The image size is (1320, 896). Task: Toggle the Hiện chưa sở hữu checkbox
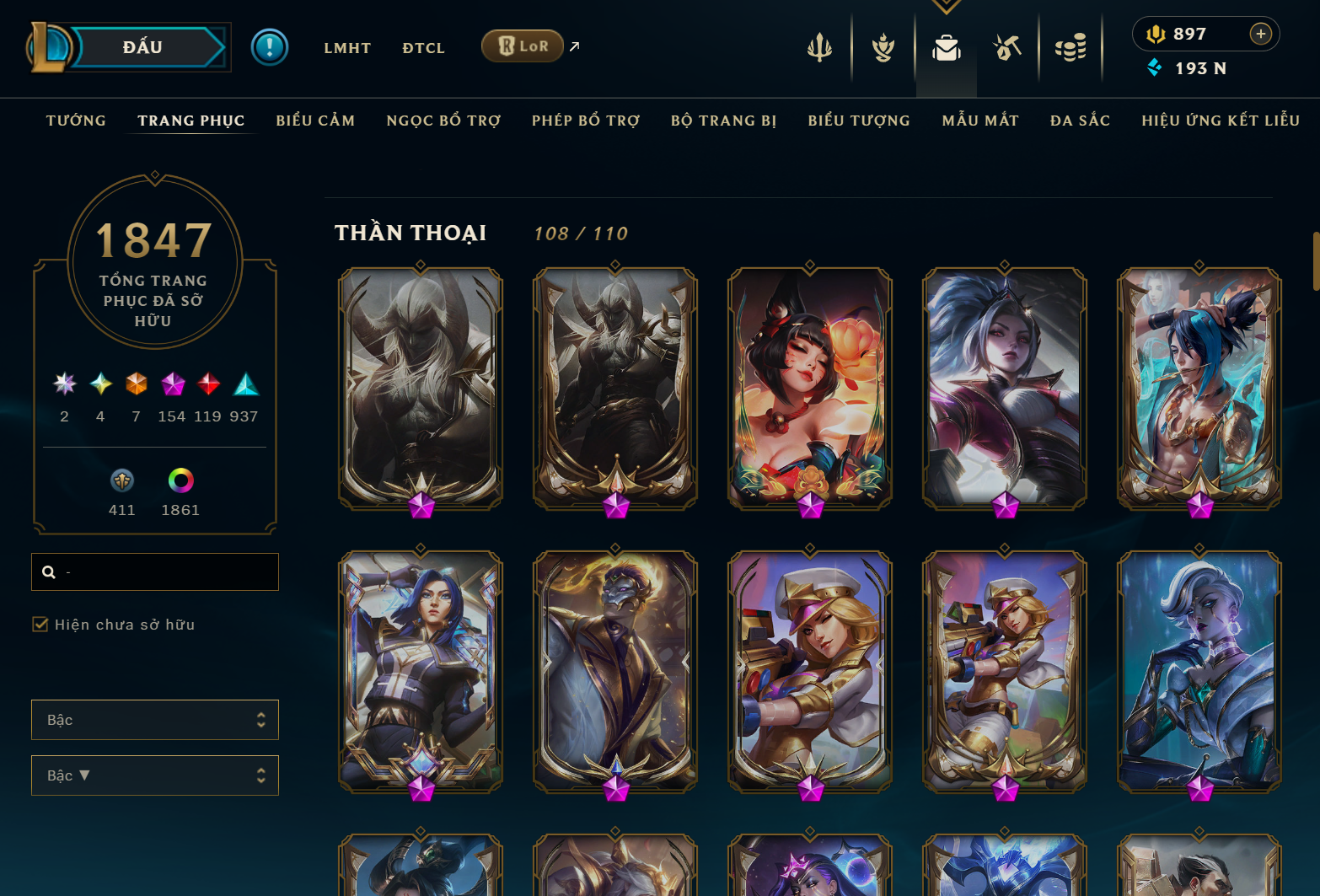pos(40,625)
